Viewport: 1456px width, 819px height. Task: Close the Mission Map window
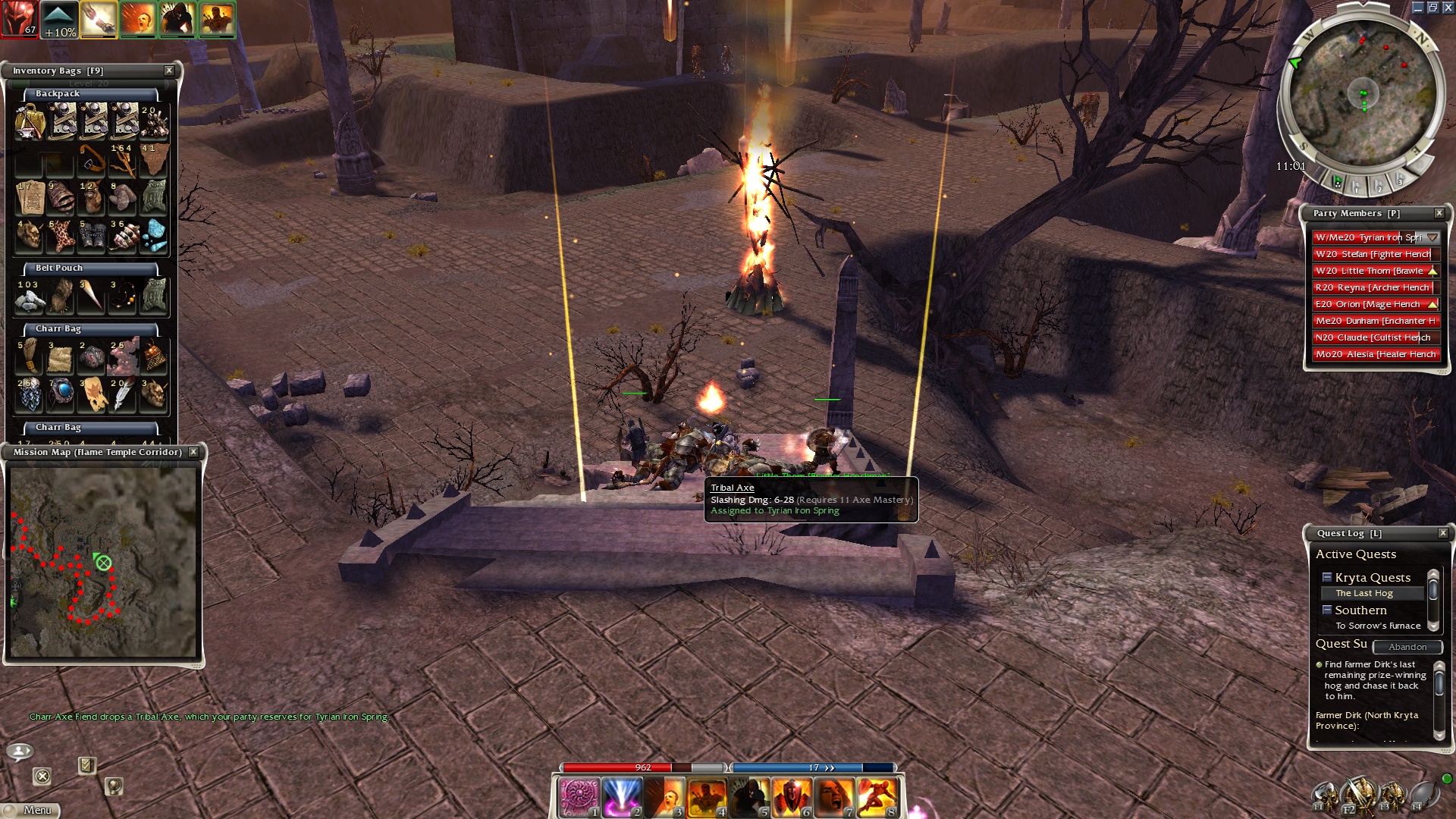point(193,452)
